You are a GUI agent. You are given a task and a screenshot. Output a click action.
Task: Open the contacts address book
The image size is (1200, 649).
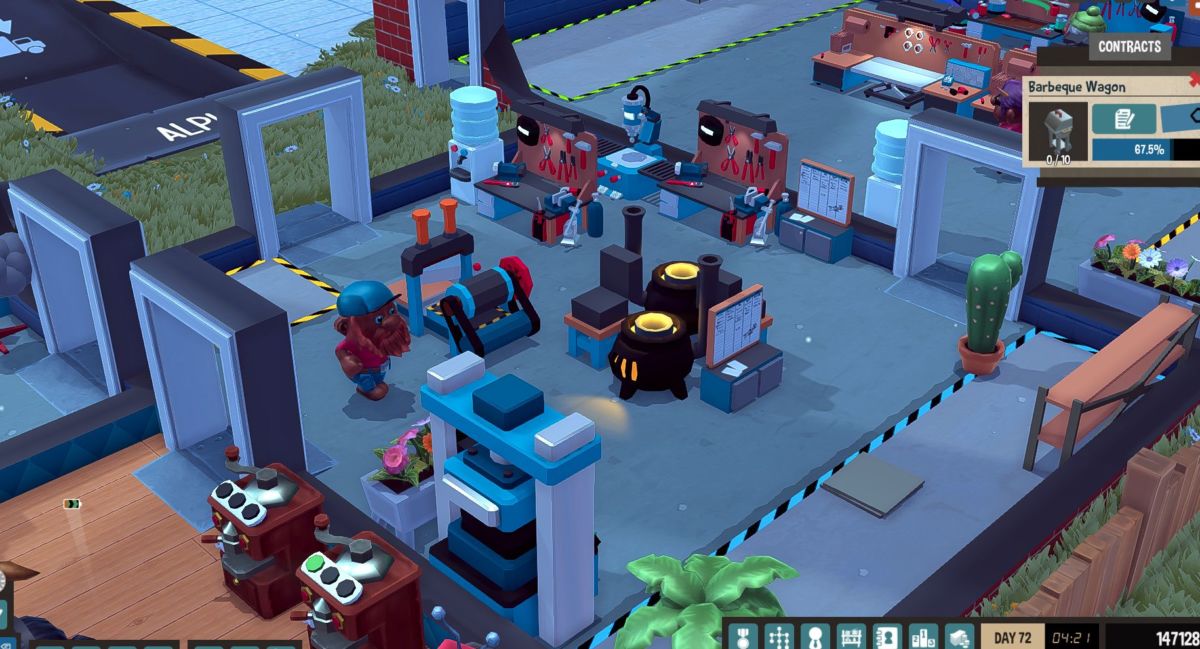887,636
